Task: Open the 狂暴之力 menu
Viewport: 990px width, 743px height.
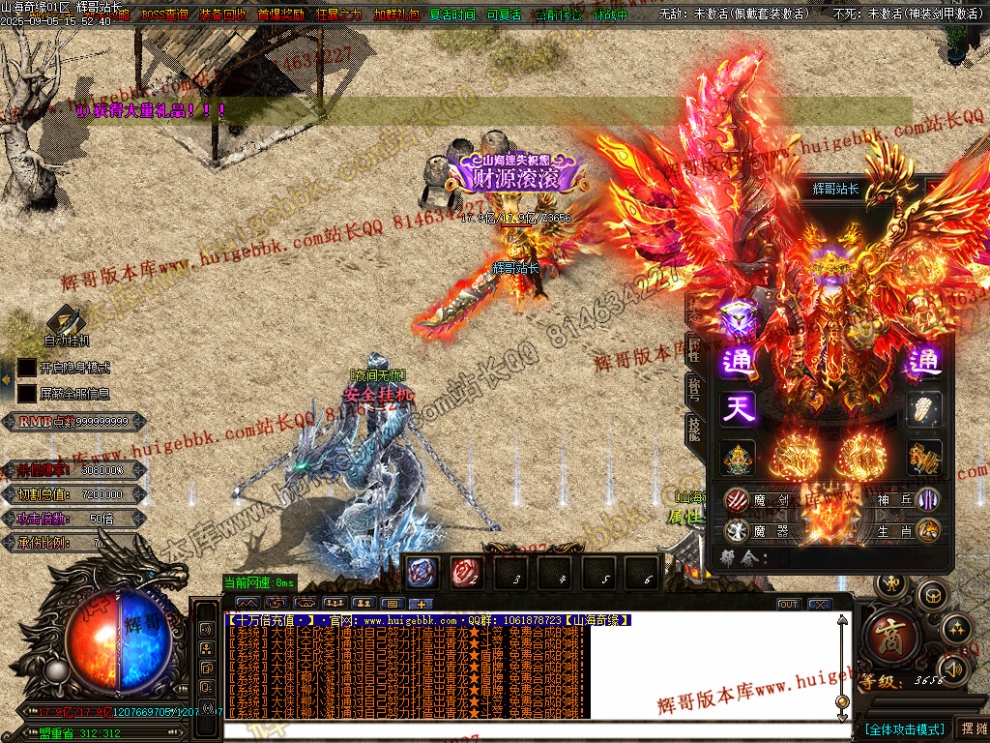Action: [x=338, y=15]
